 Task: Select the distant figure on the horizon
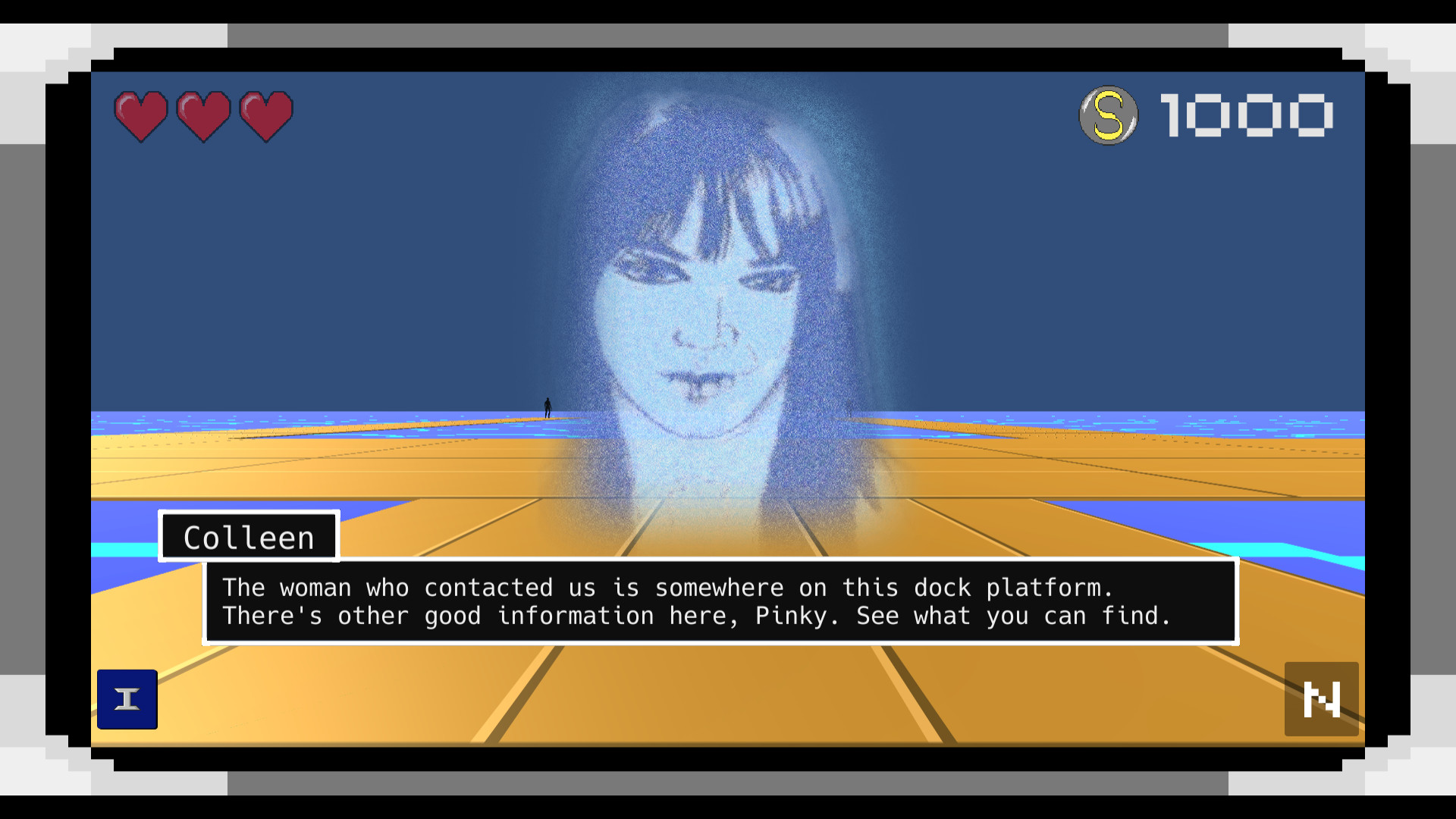point(546,409)
